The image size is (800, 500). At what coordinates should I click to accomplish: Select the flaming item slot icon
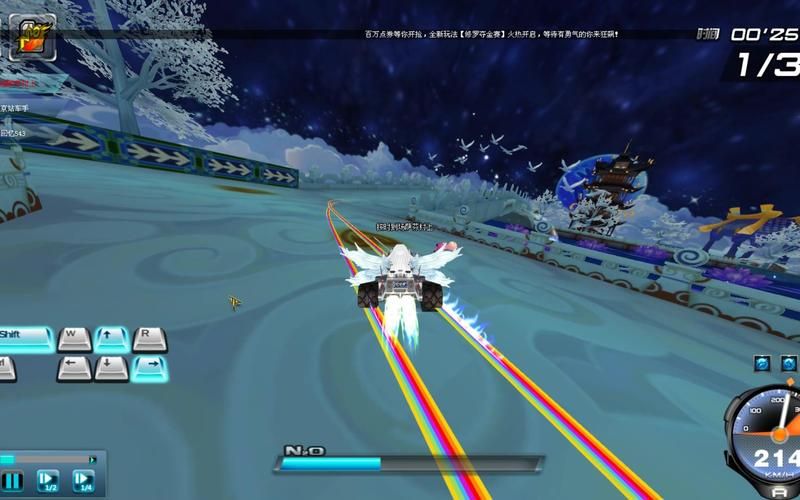pyautogui.click(x=31, y=39)
